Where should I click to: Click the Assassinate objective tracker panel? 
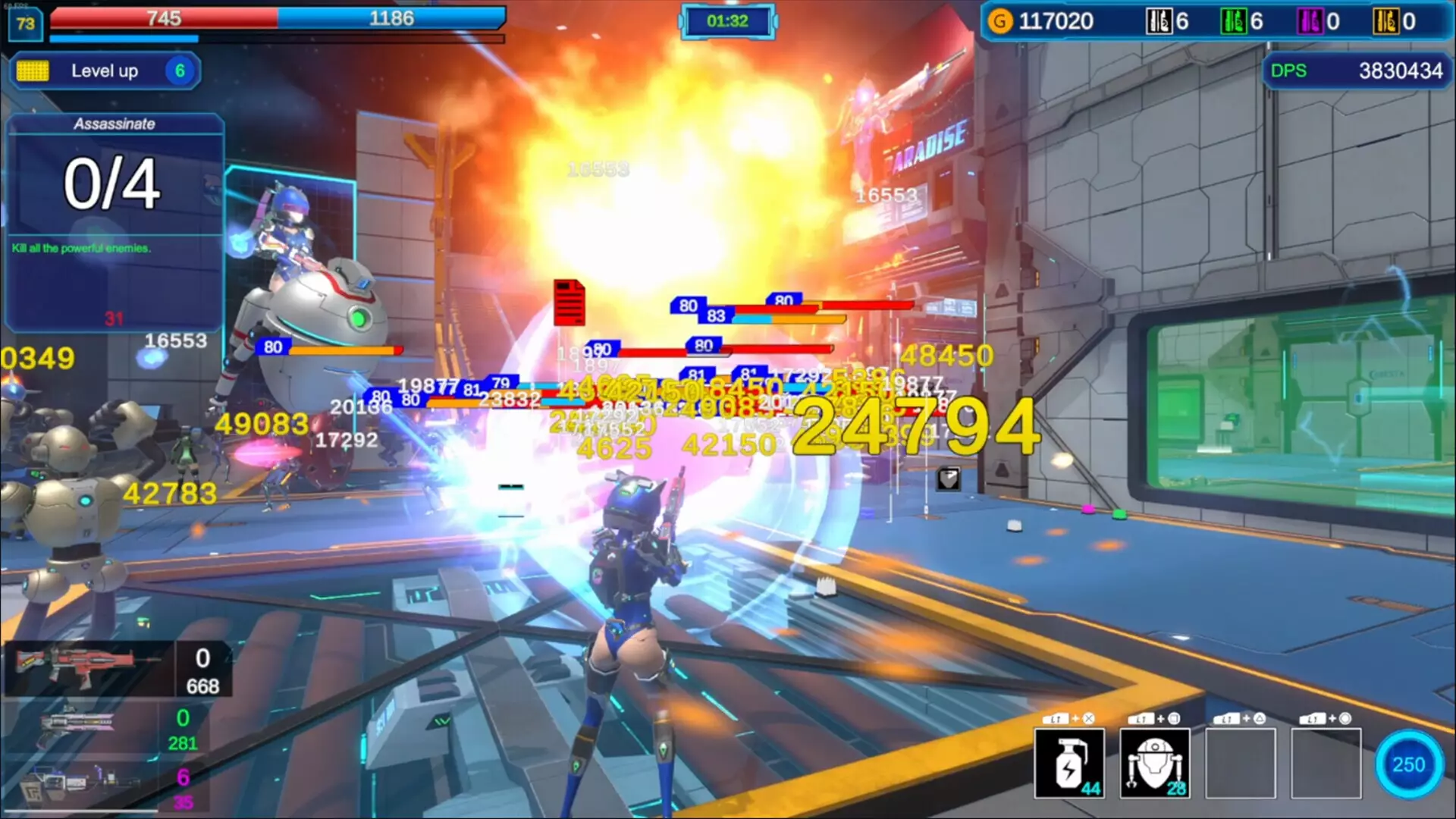(x=115, y=221)
